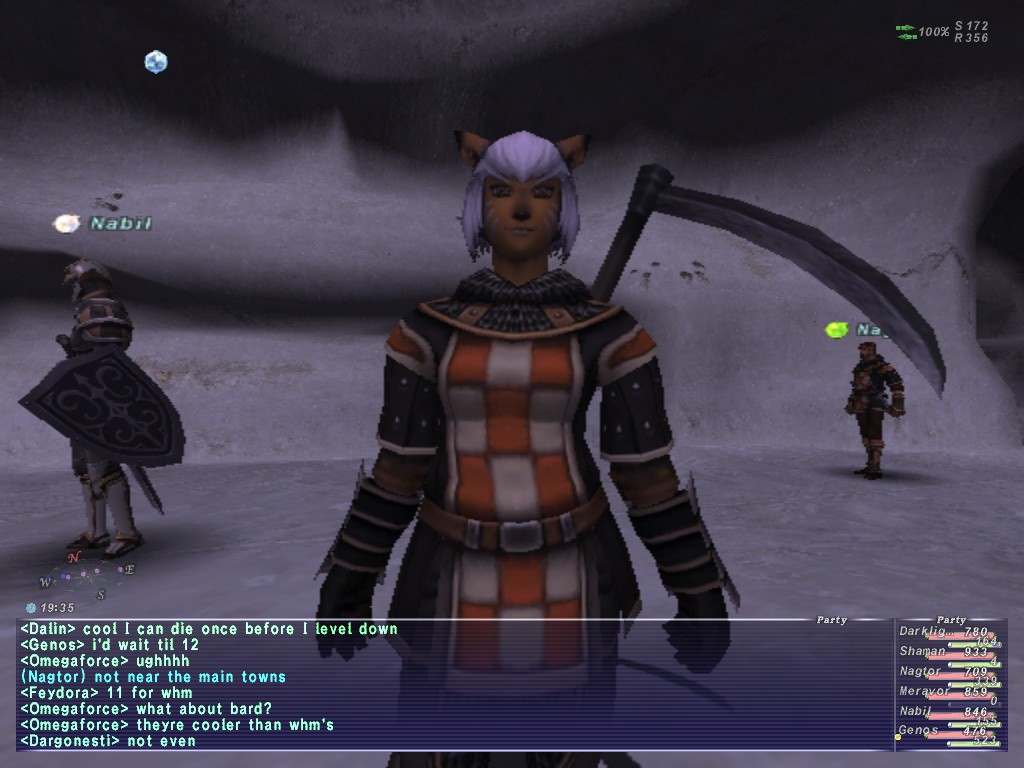The width and height of the screenshot is (1024, 768).
Task: Select Meravor in the party list
Action: (x=923, y=692)
